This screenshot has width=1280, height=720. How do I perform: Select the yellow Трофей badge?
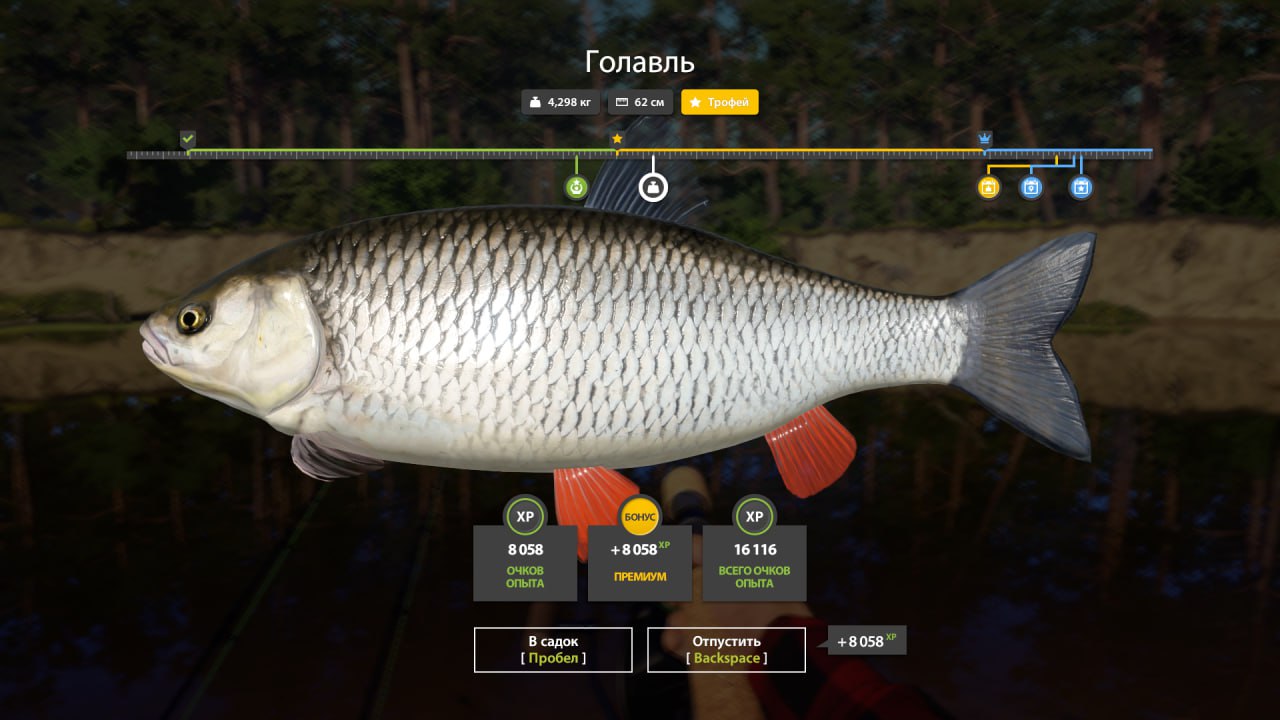pyautogui.click(x=720, y=102)
